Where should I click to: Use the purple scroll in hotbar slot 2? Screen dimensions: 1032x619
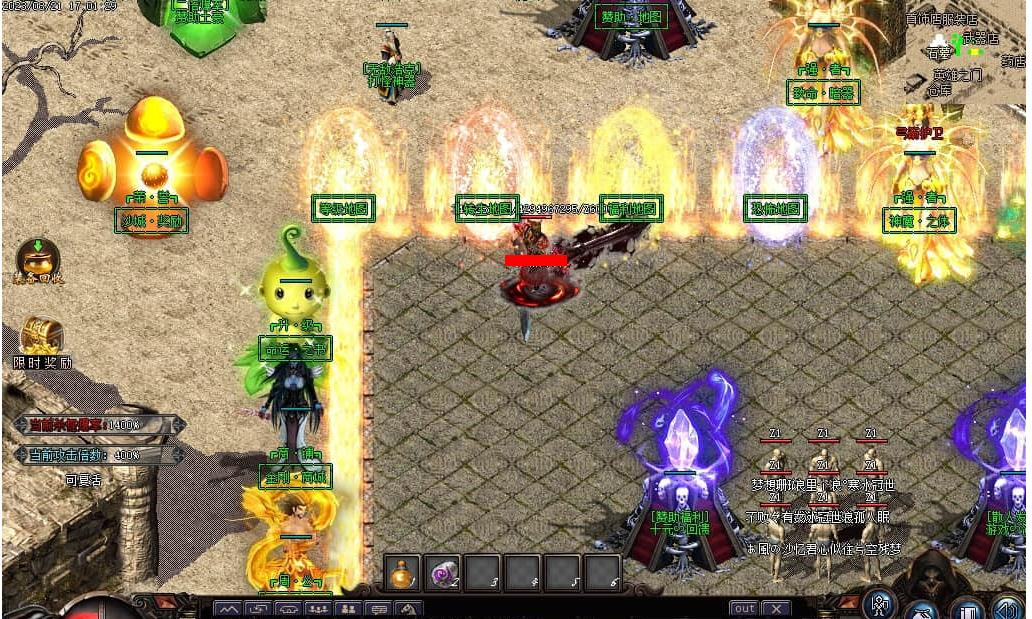tap(442, 574)
